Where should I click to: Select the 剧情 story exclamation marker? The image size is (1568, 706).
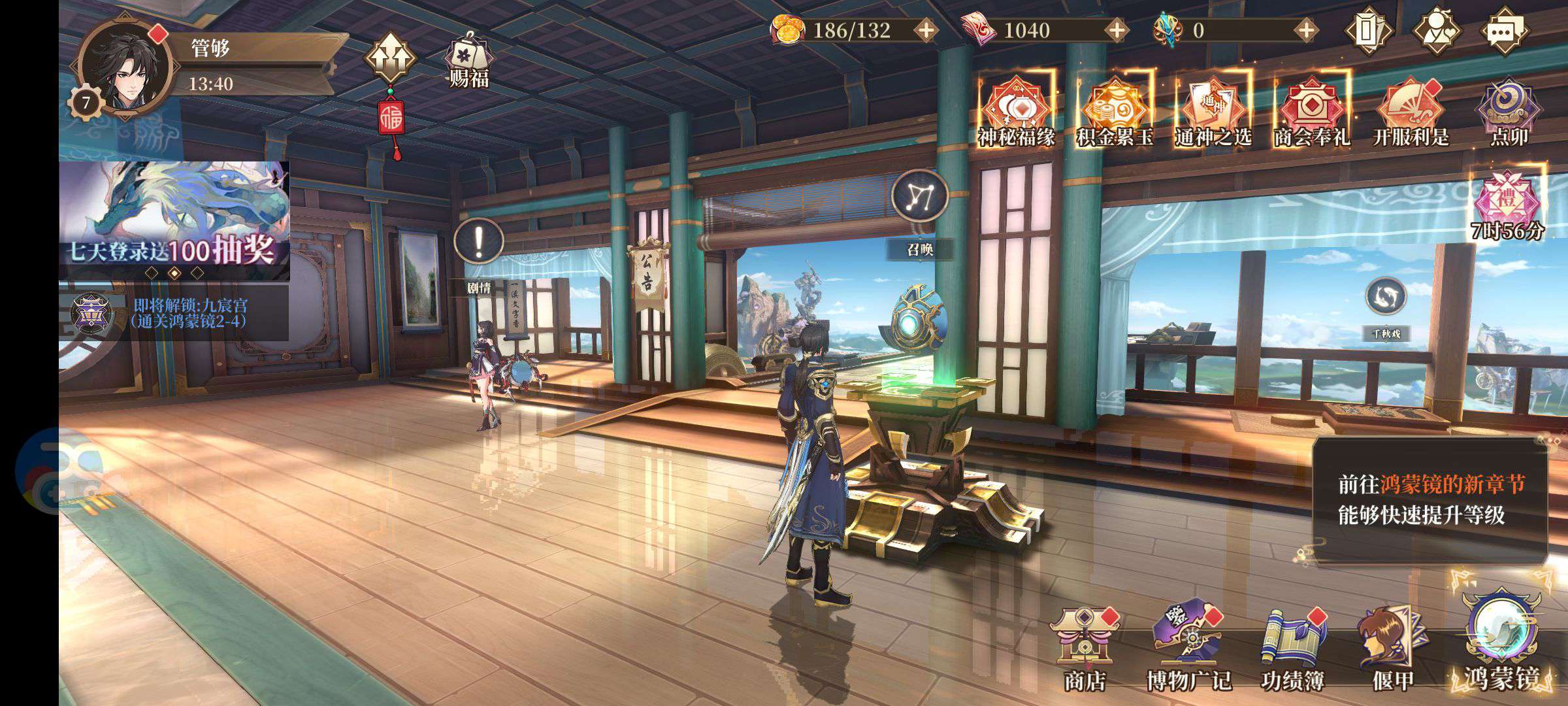[479, 243]
